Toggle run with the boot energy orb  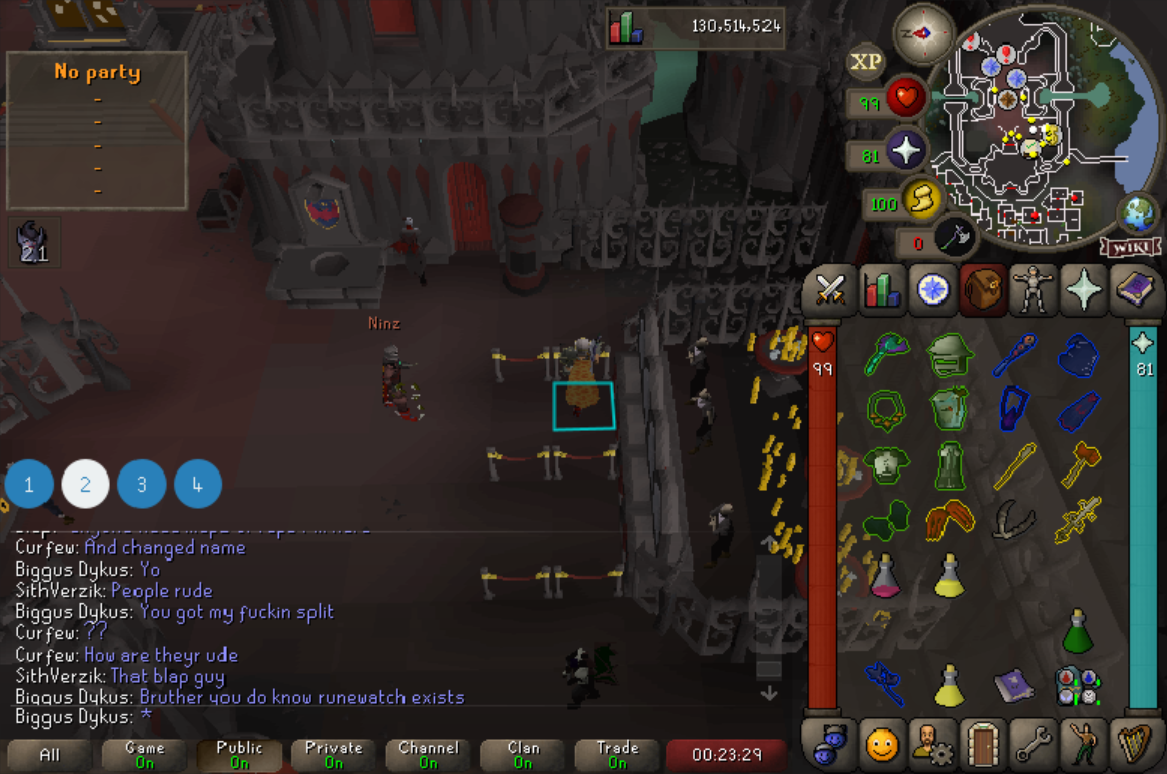pos(920,200)
